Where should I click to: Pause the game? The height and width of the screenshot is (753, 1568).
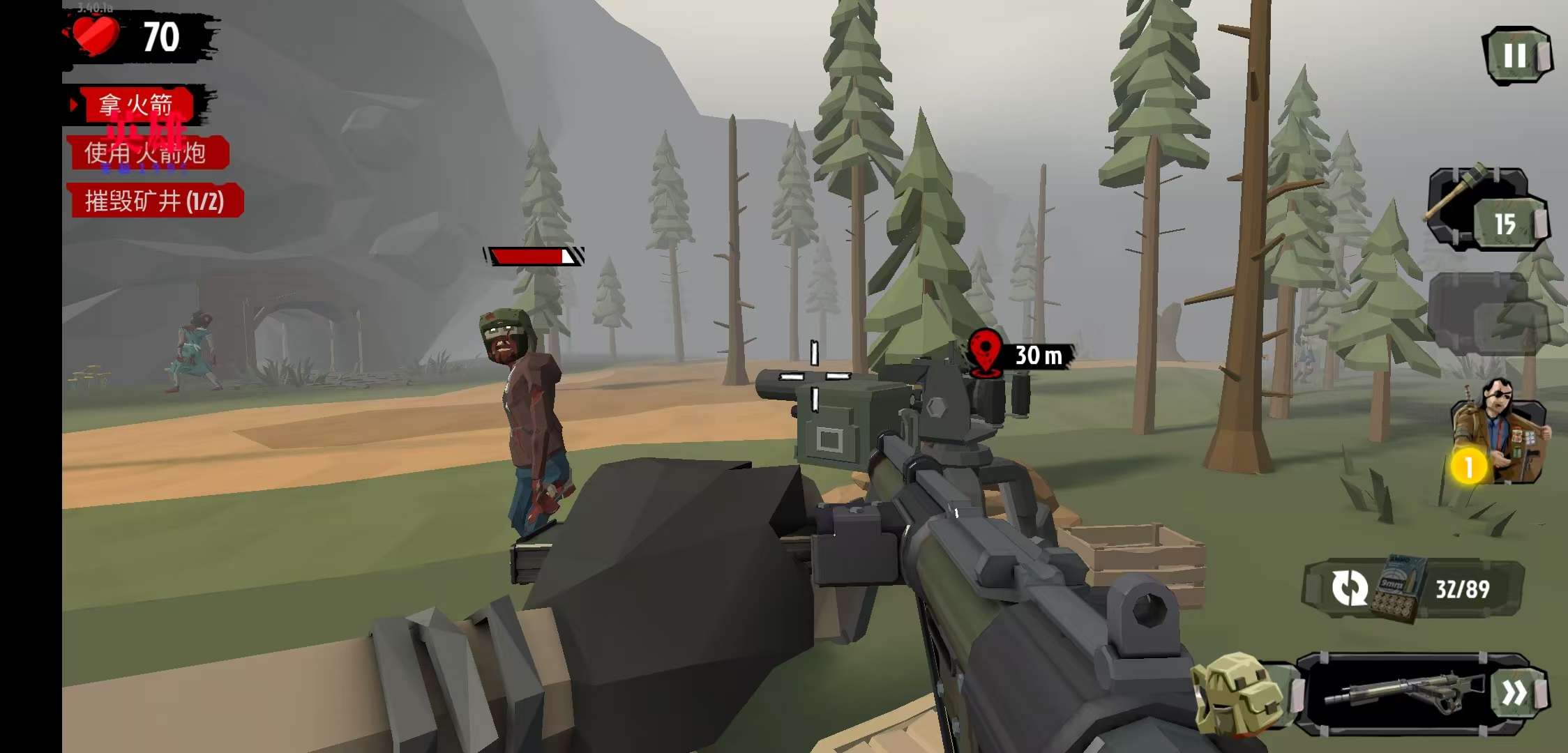[1516, 56]
